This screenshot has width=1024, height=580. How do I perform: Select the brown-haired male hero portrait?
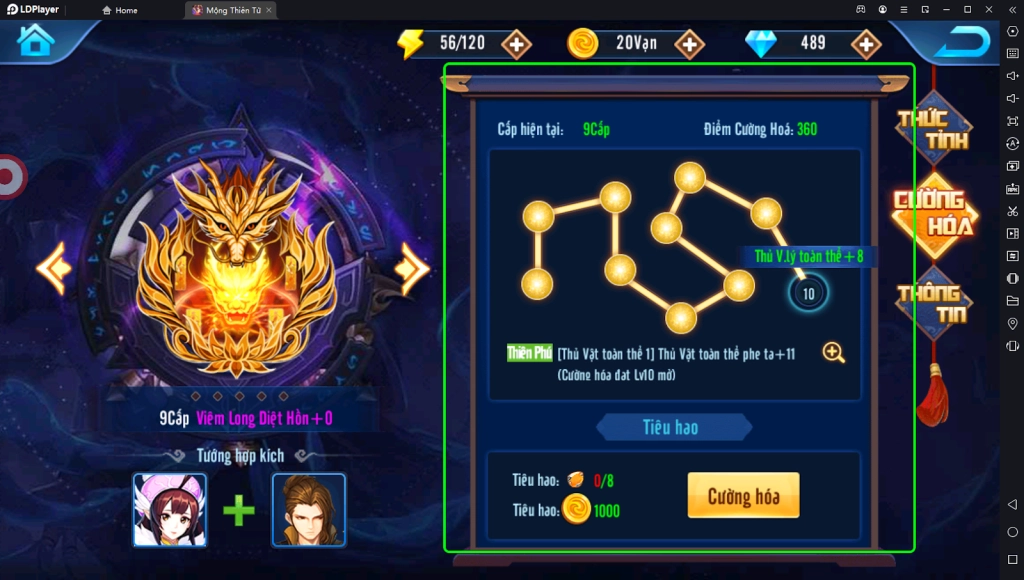tap(308, 510)
